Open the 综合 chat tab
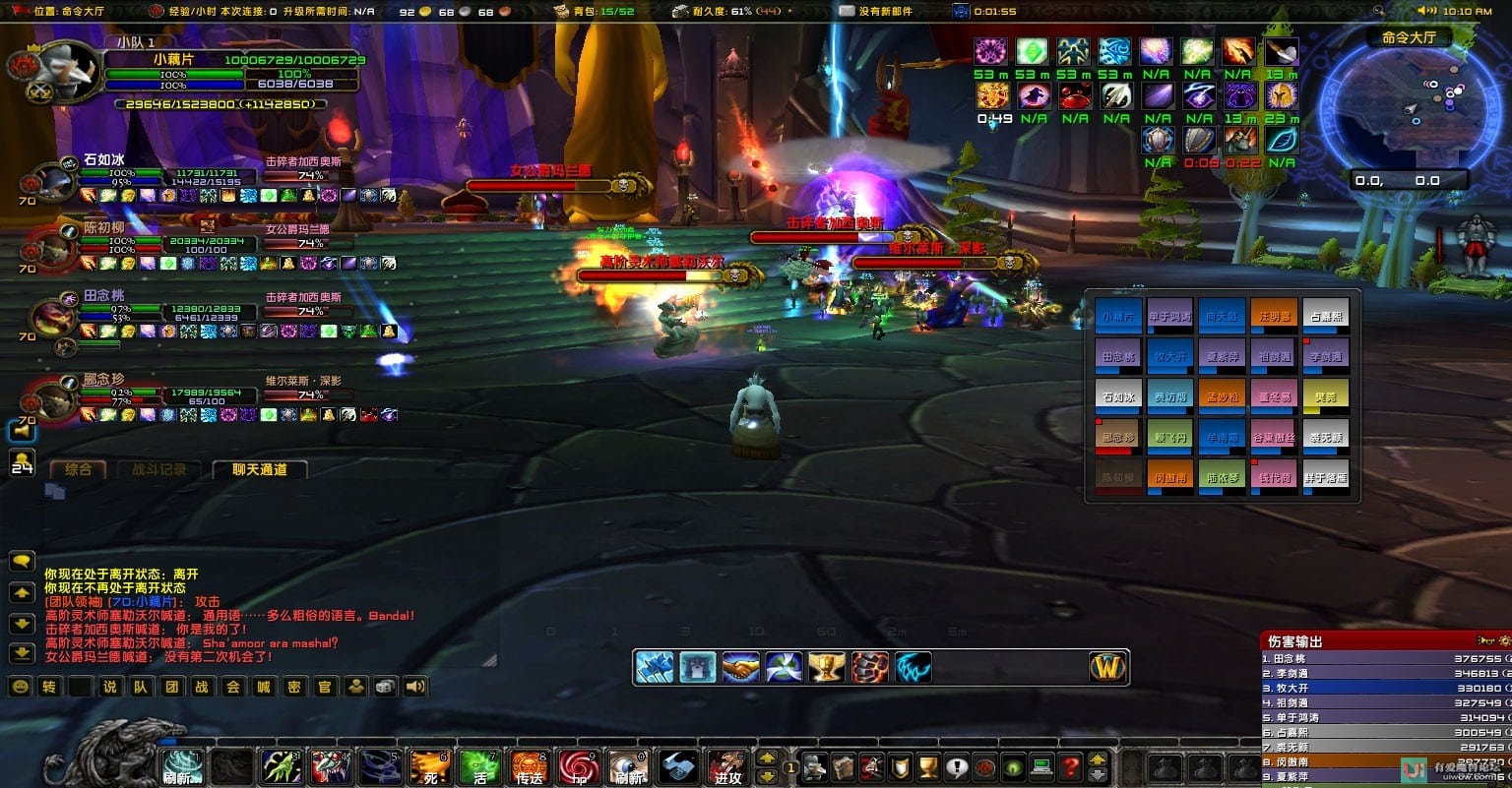 tap(79, 470)
